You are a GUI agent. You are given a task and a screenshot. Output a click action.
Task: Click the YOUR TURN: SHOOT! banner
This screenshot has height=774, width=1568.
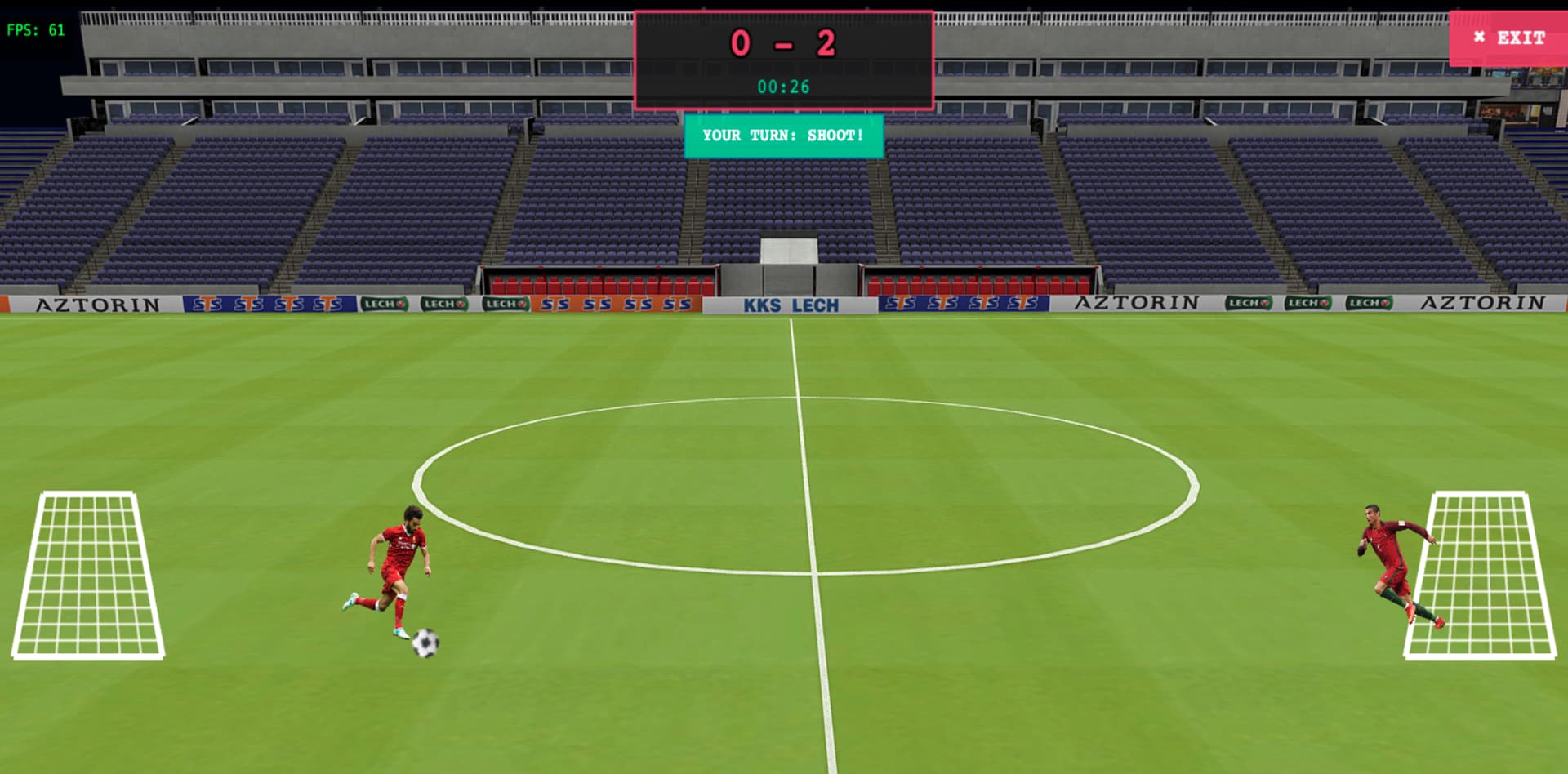pos(783,136)
